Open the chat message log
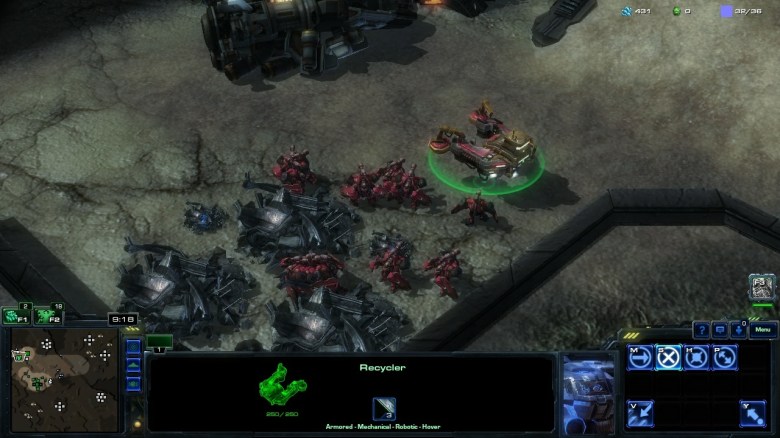The width and height of the screenshot is (780, 438). 720,330
